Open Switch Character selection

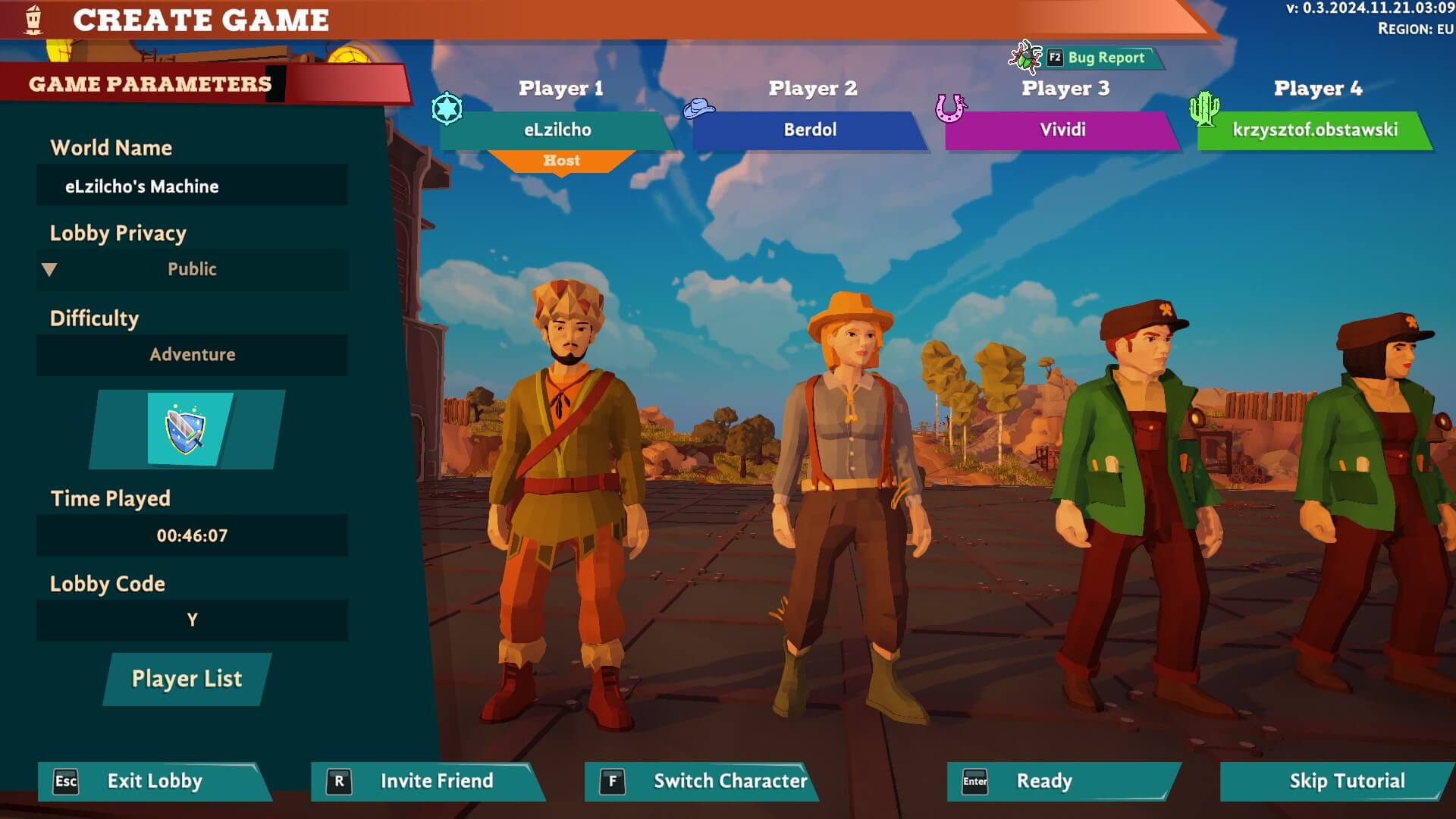click(x=701, y=781)
